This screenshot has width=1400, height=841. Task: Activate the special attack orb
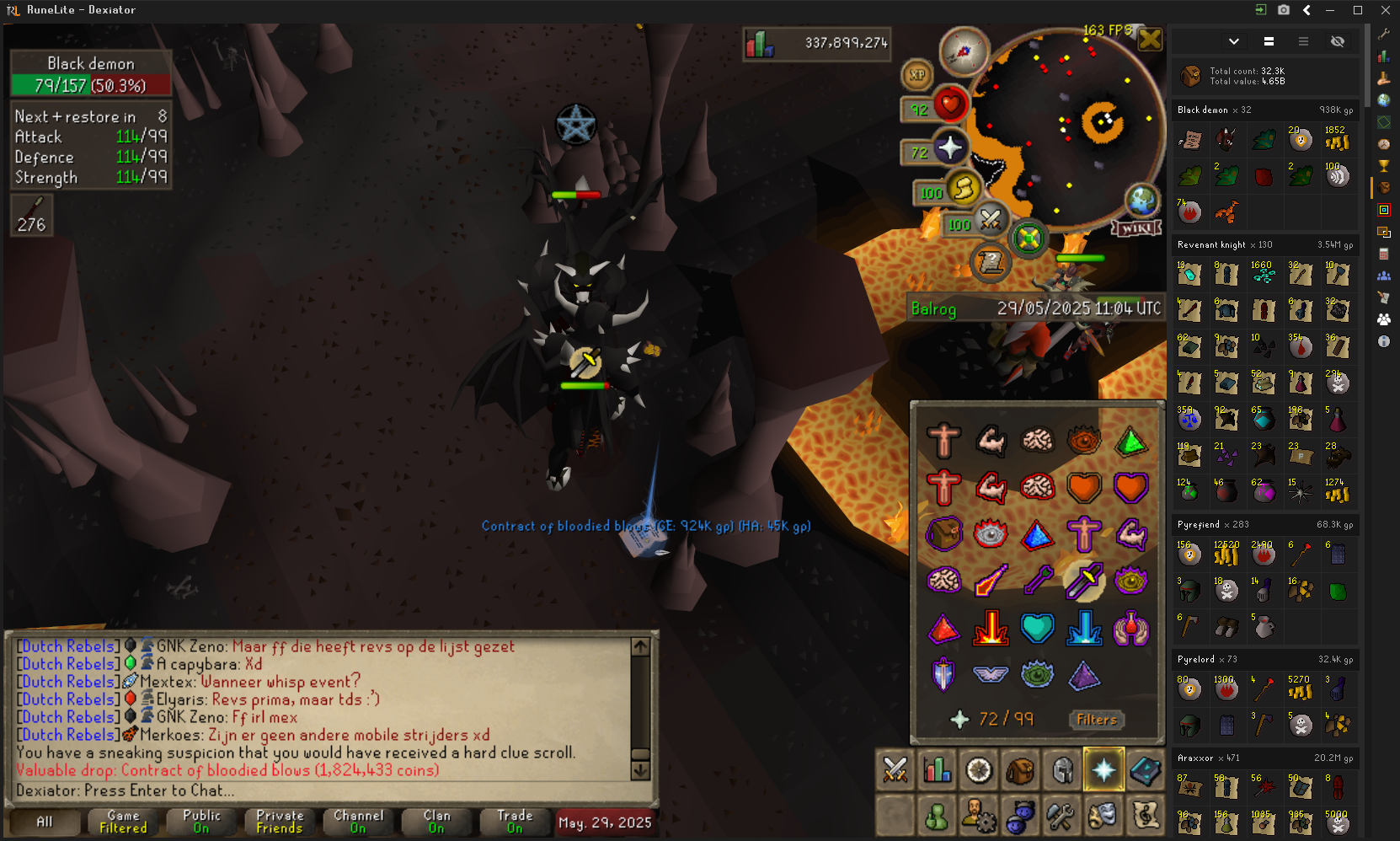click(x=991, y=219)
